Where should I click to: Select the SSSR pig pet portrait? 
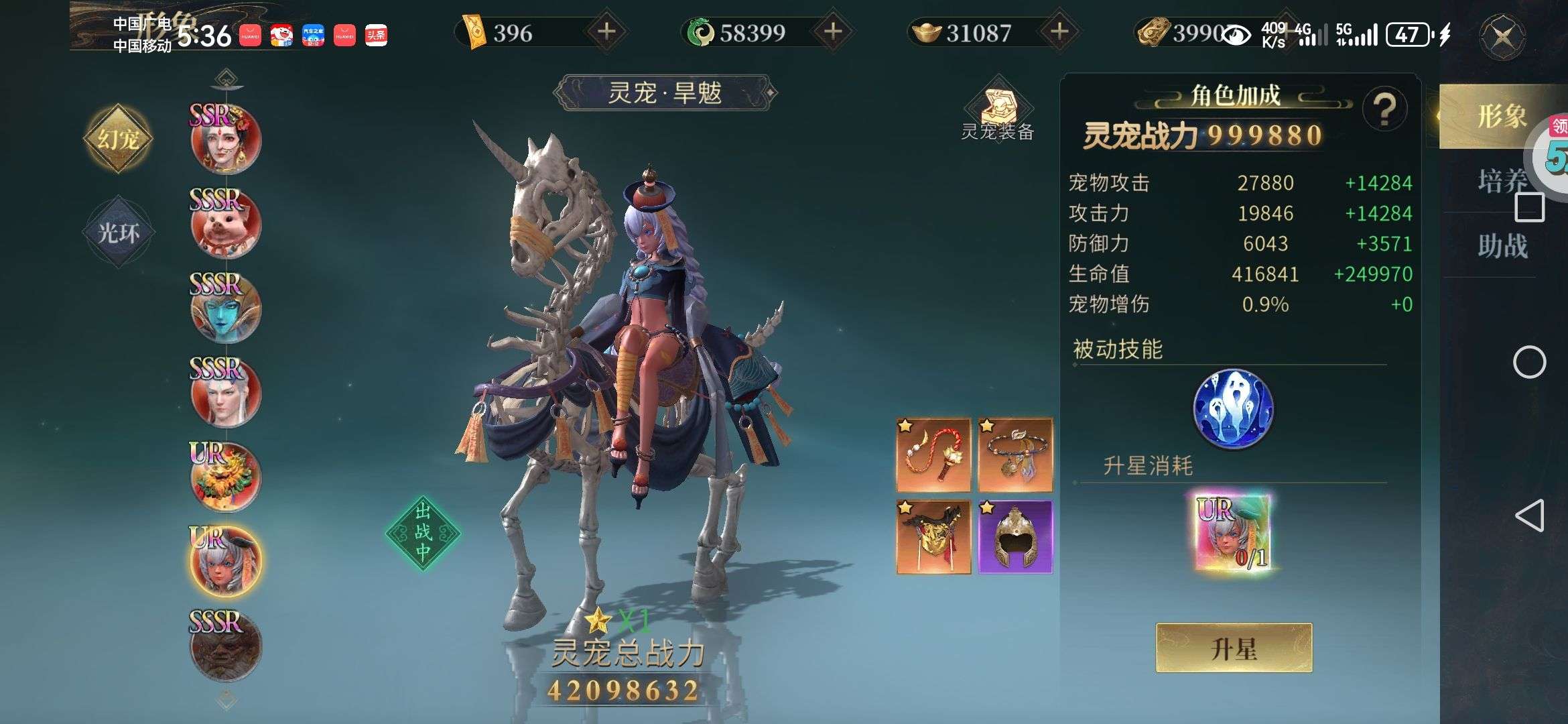point(226,225)
